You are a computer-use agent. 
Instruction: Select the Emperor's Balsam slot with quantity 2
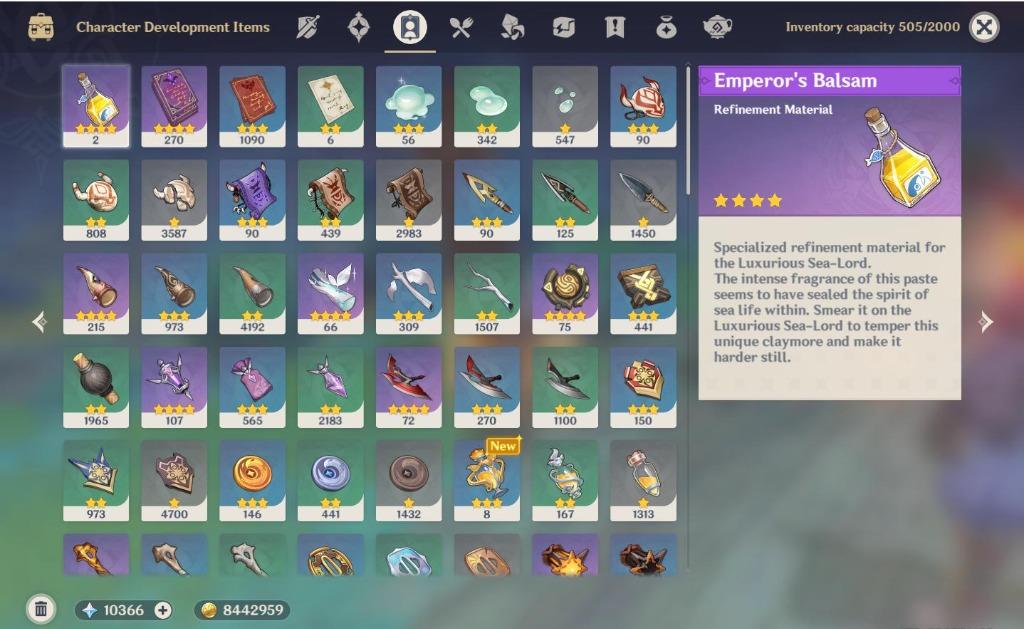(x=96, y=106)
